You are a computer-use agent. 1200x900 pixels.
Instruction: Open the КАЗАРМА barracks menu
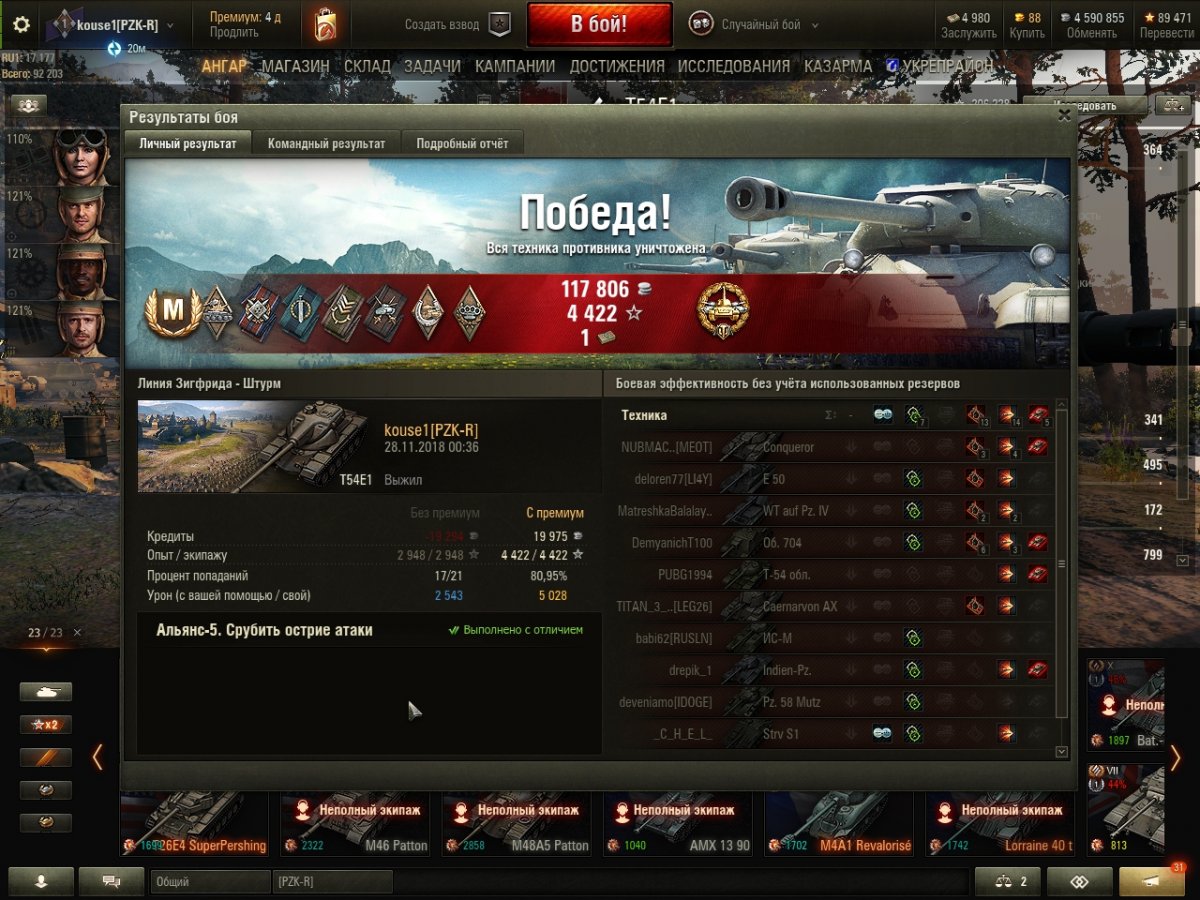pos(838,66)
